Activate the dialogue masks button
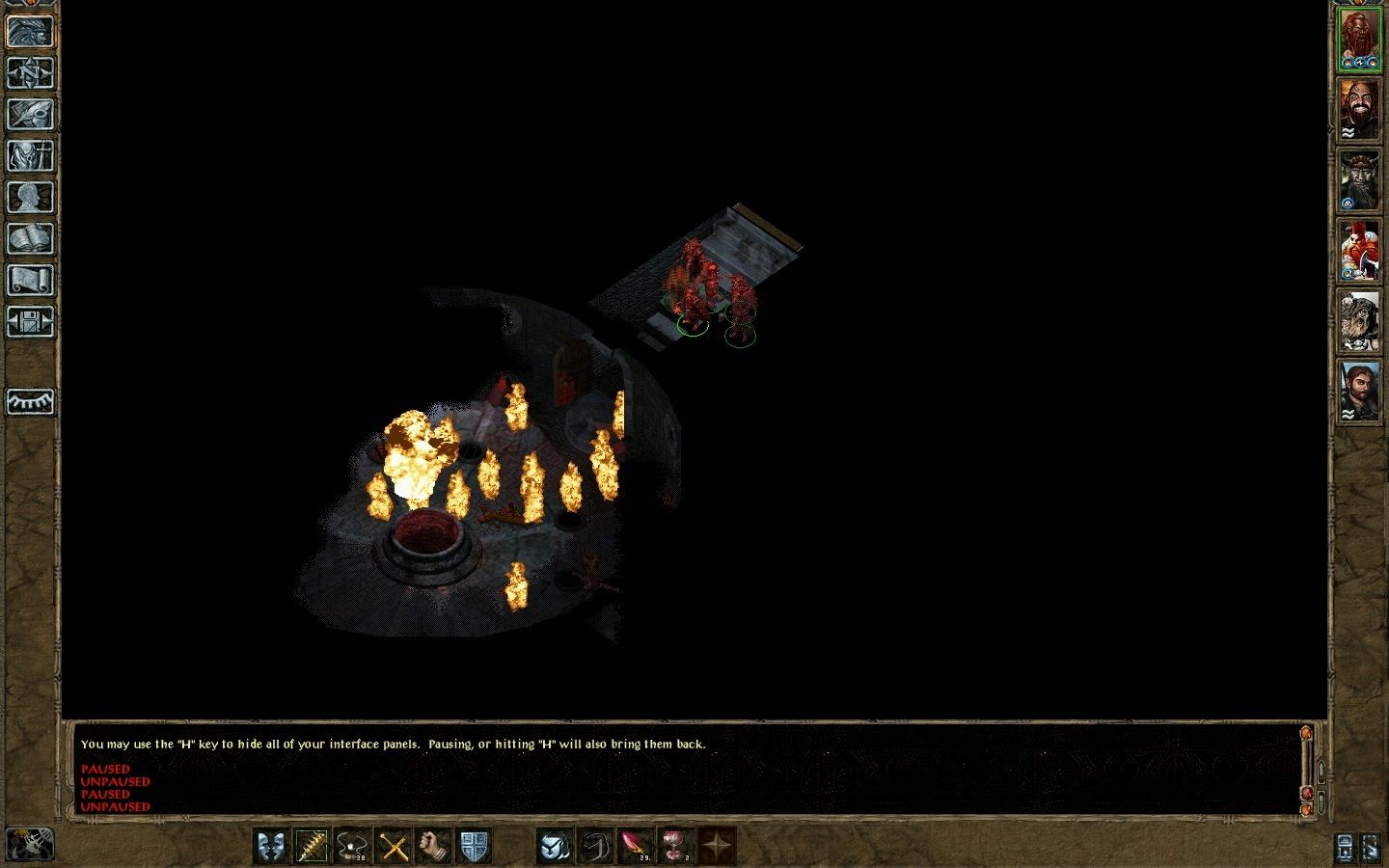Image resolution: width=1389 pixels, height=868 pixels. (271, 847)
